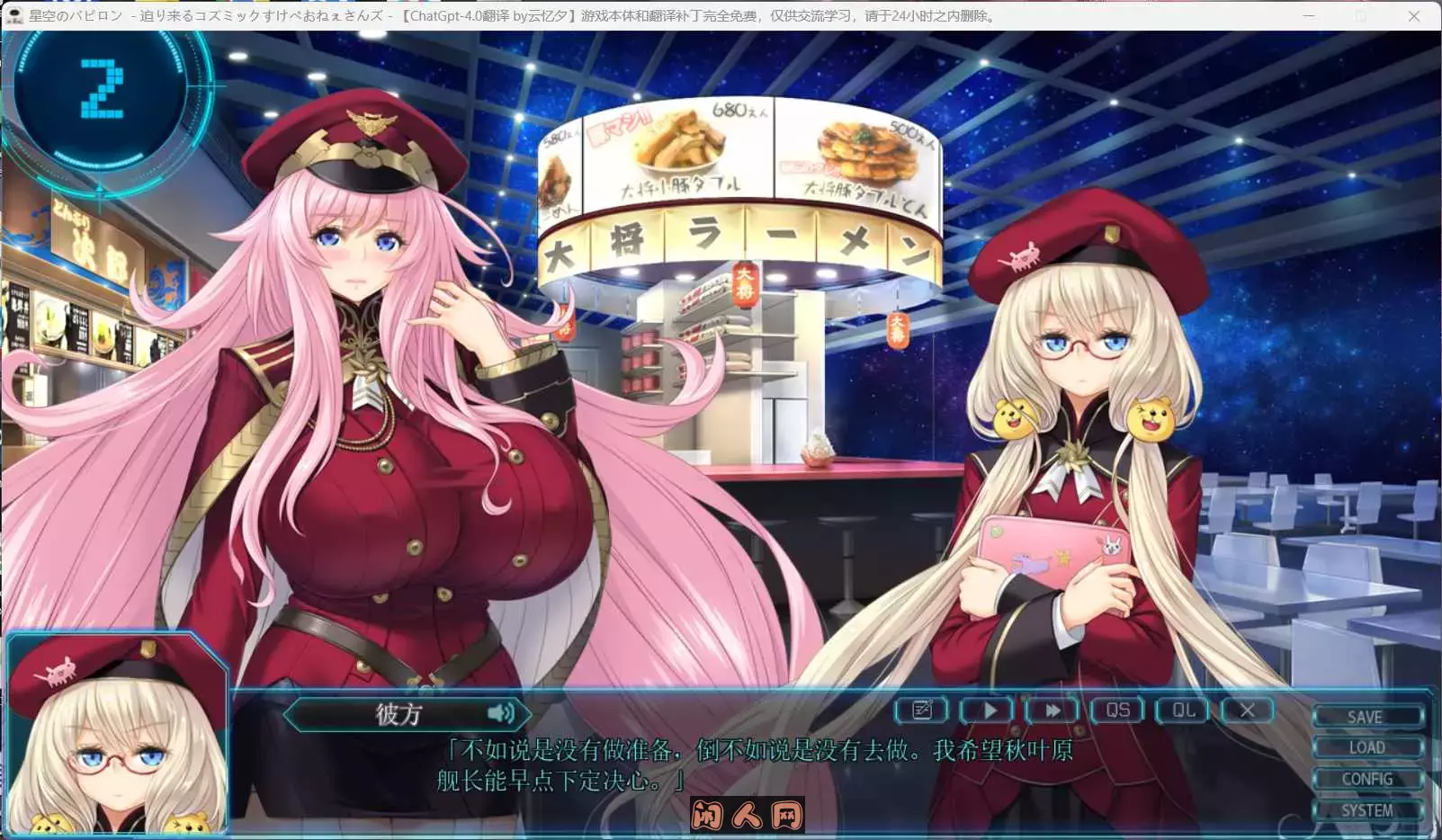
Task: Start Auto play mode via the play icon
Action: point(986,710)
